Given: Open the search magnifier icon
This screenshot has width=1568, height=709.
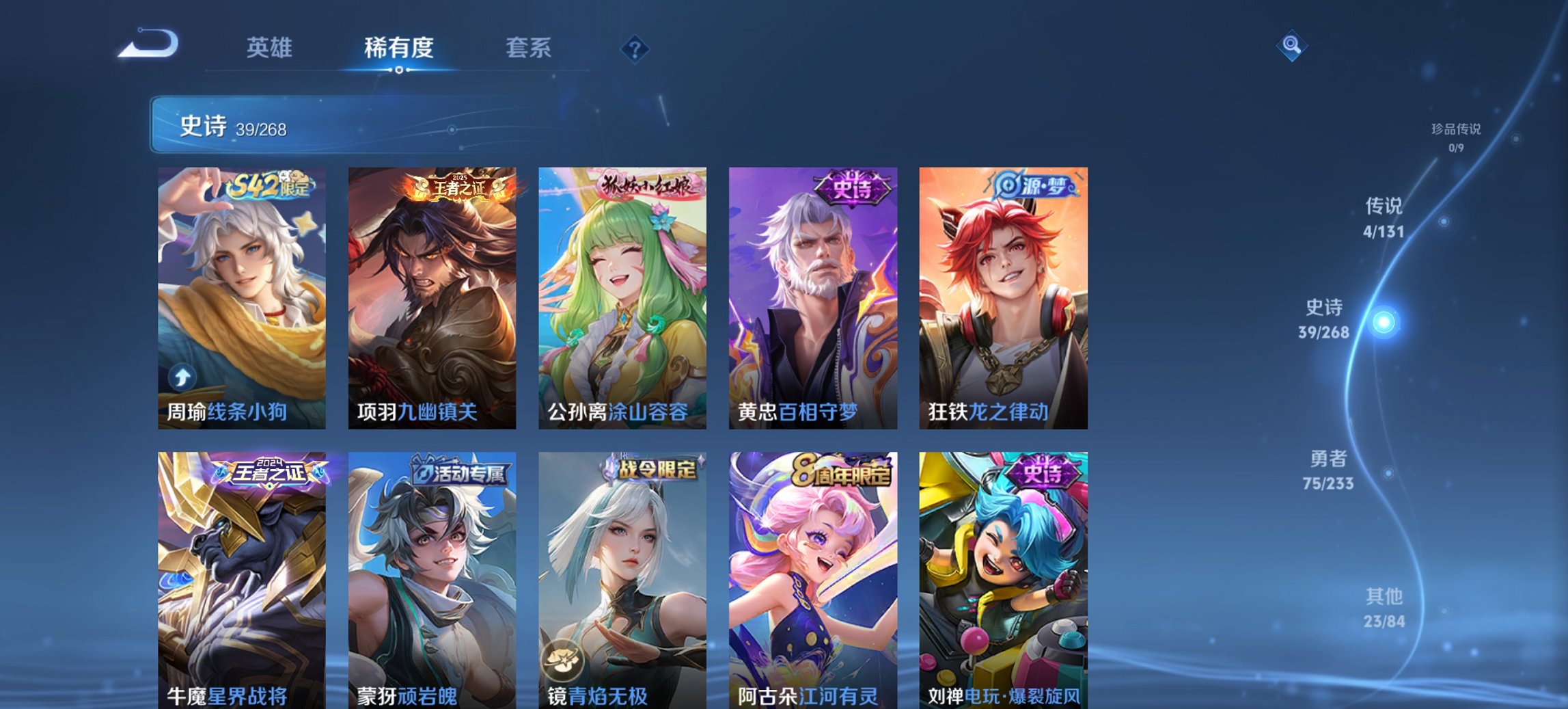Looking at the screenshot, I should click(1290, 46).
